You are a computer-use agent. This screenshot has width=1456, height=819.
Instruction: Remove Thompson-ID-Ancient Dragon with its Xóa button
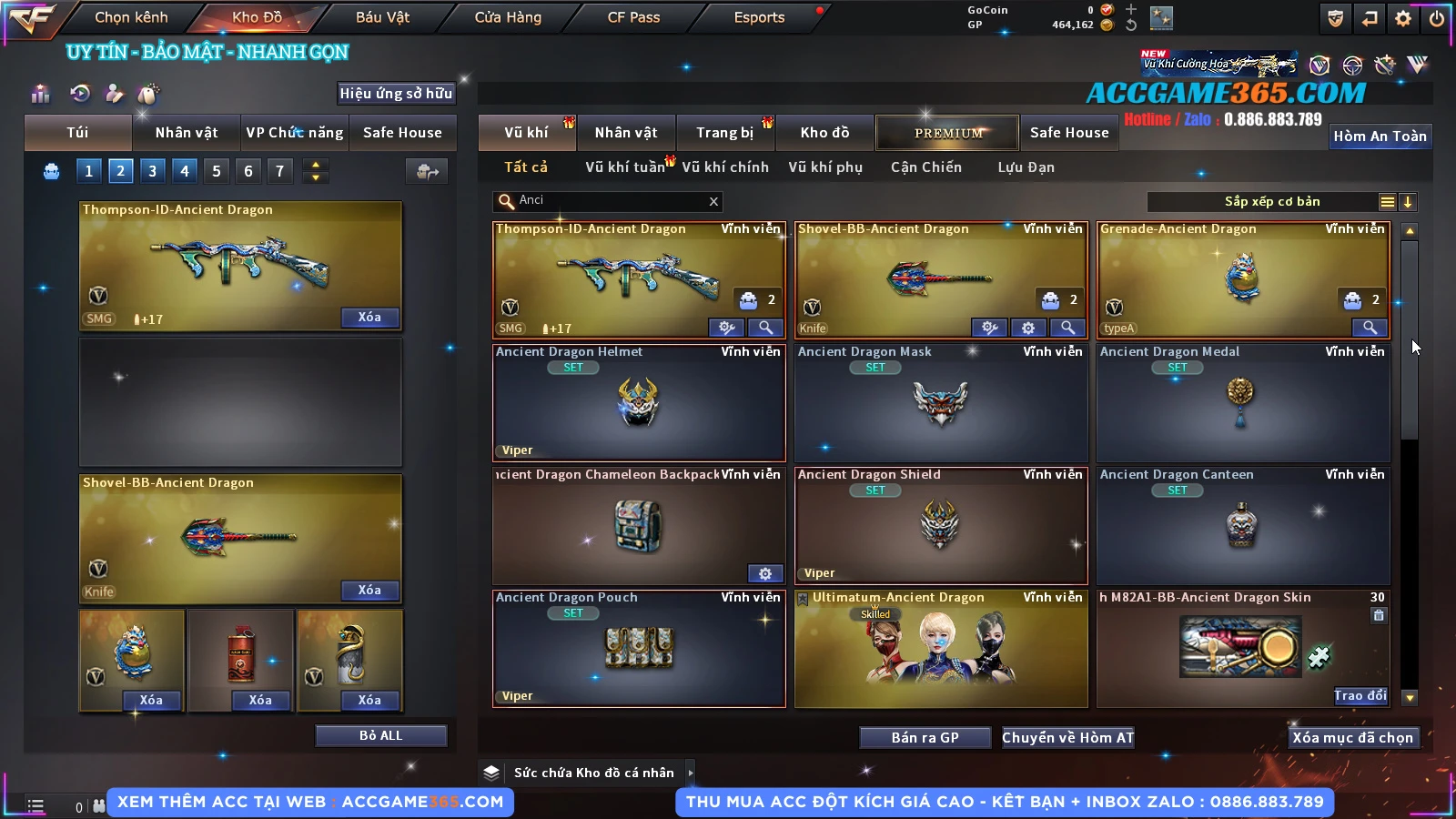[369, 317]
